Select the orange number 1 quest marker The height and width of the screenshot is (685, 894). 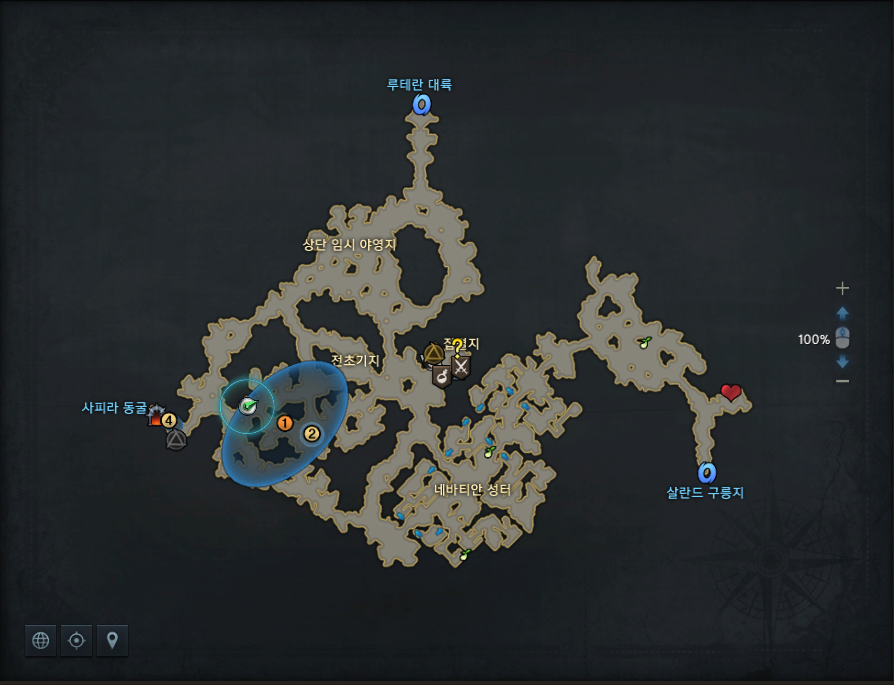coord(285,423)
